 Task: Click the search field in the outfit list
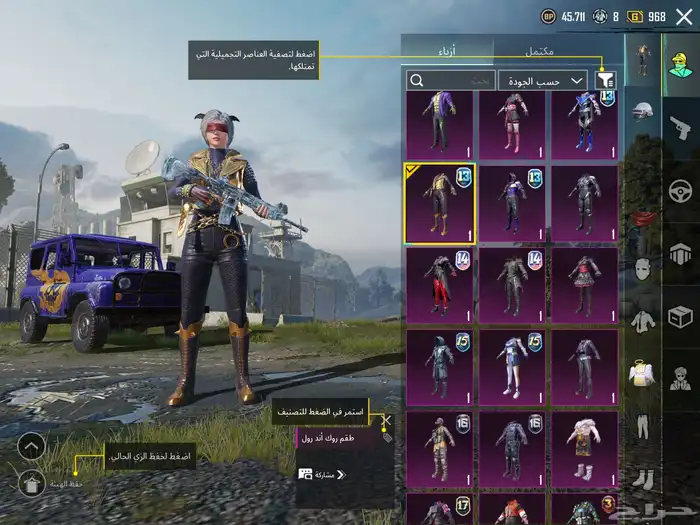tap(451, 80)
